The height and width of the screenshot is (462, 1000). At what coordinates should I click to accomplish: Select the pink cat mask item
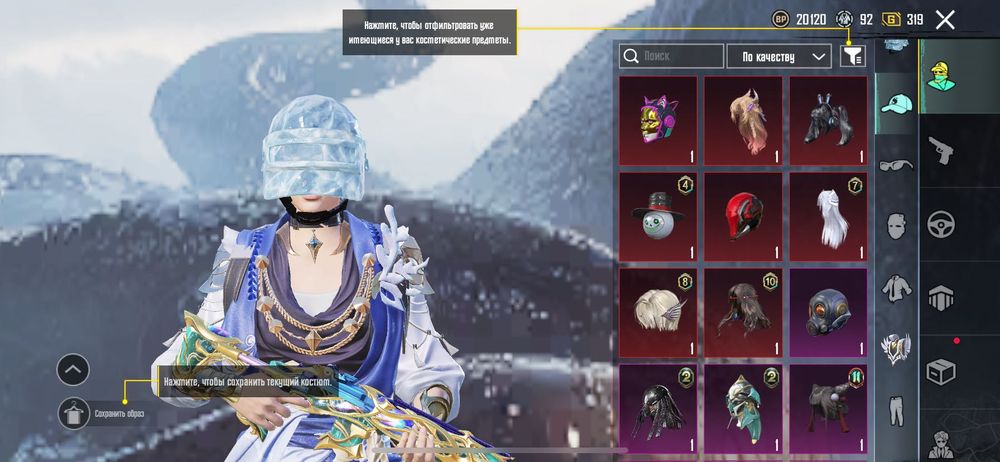657,120
